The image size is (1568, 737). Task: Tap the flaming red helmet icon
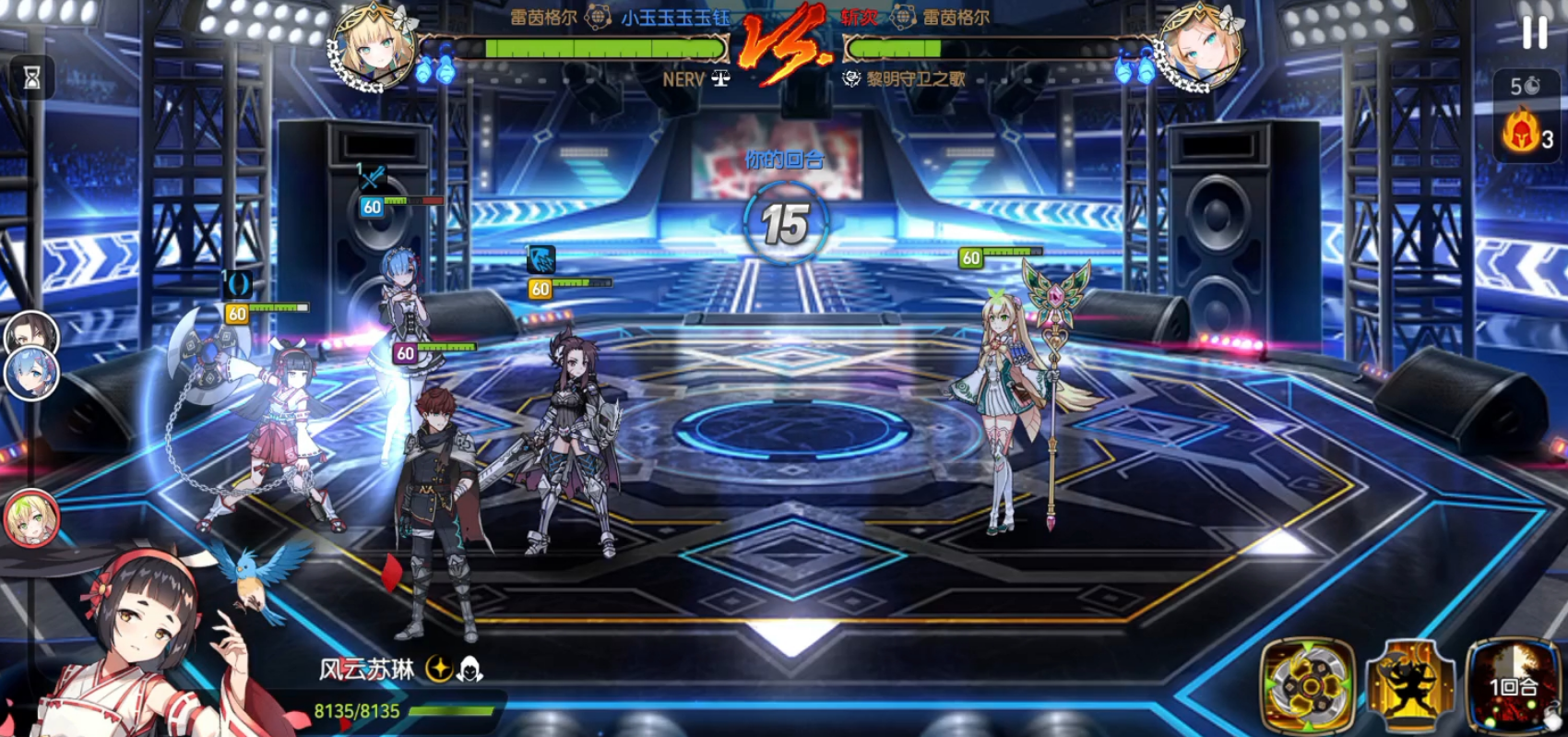pos(1521,130)
